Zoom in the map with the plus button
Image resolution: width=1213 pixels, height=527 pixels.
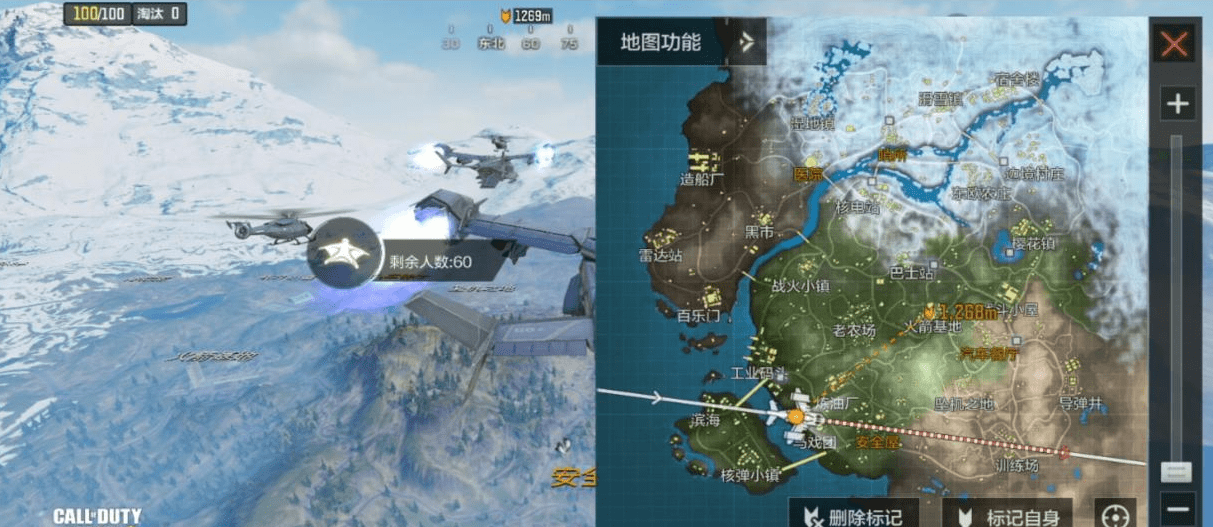tap(1177, 103)
